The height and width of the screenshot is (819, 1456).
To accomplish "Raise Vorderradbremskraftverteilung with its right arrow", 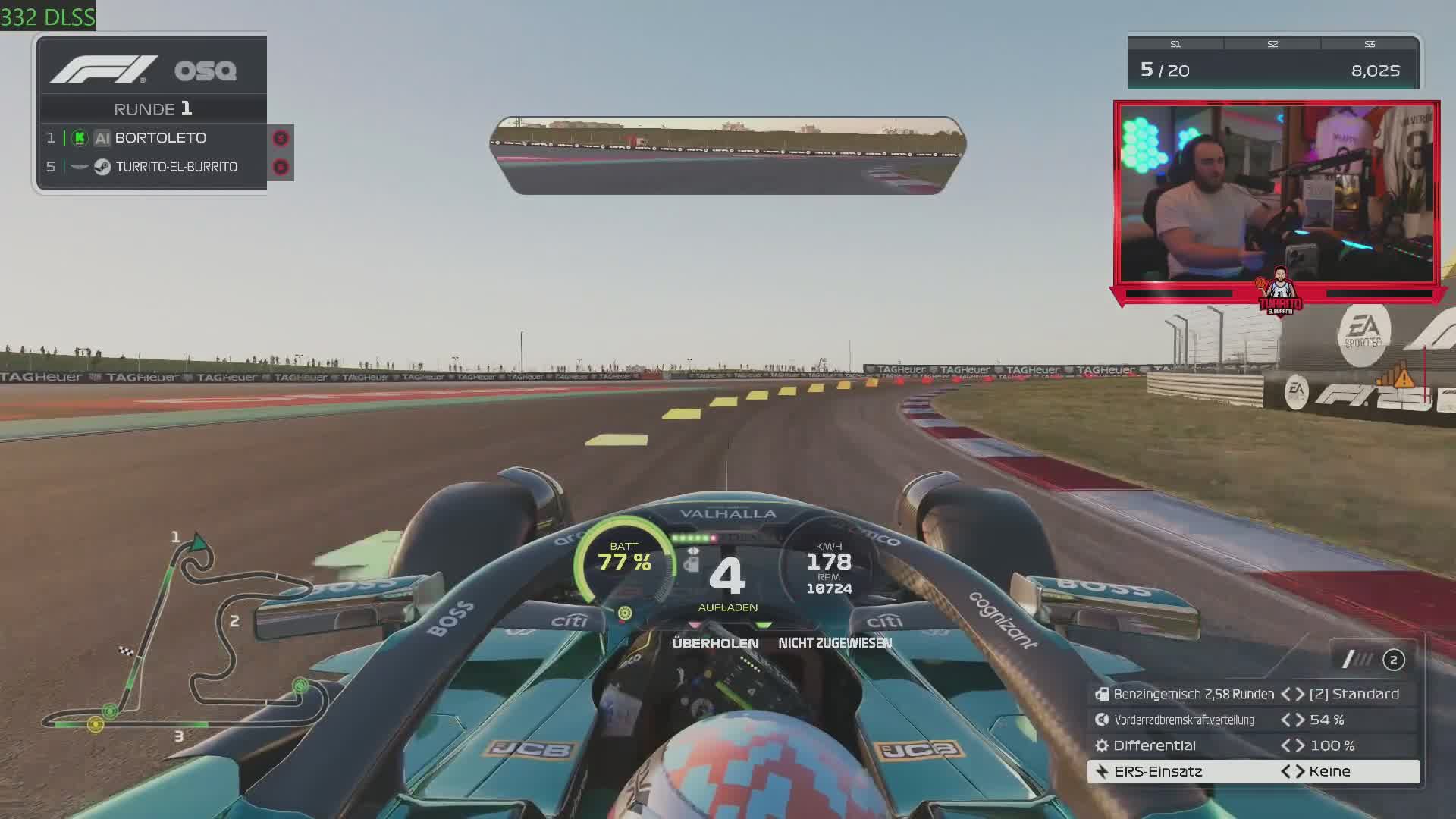I will click(1300, 720).
